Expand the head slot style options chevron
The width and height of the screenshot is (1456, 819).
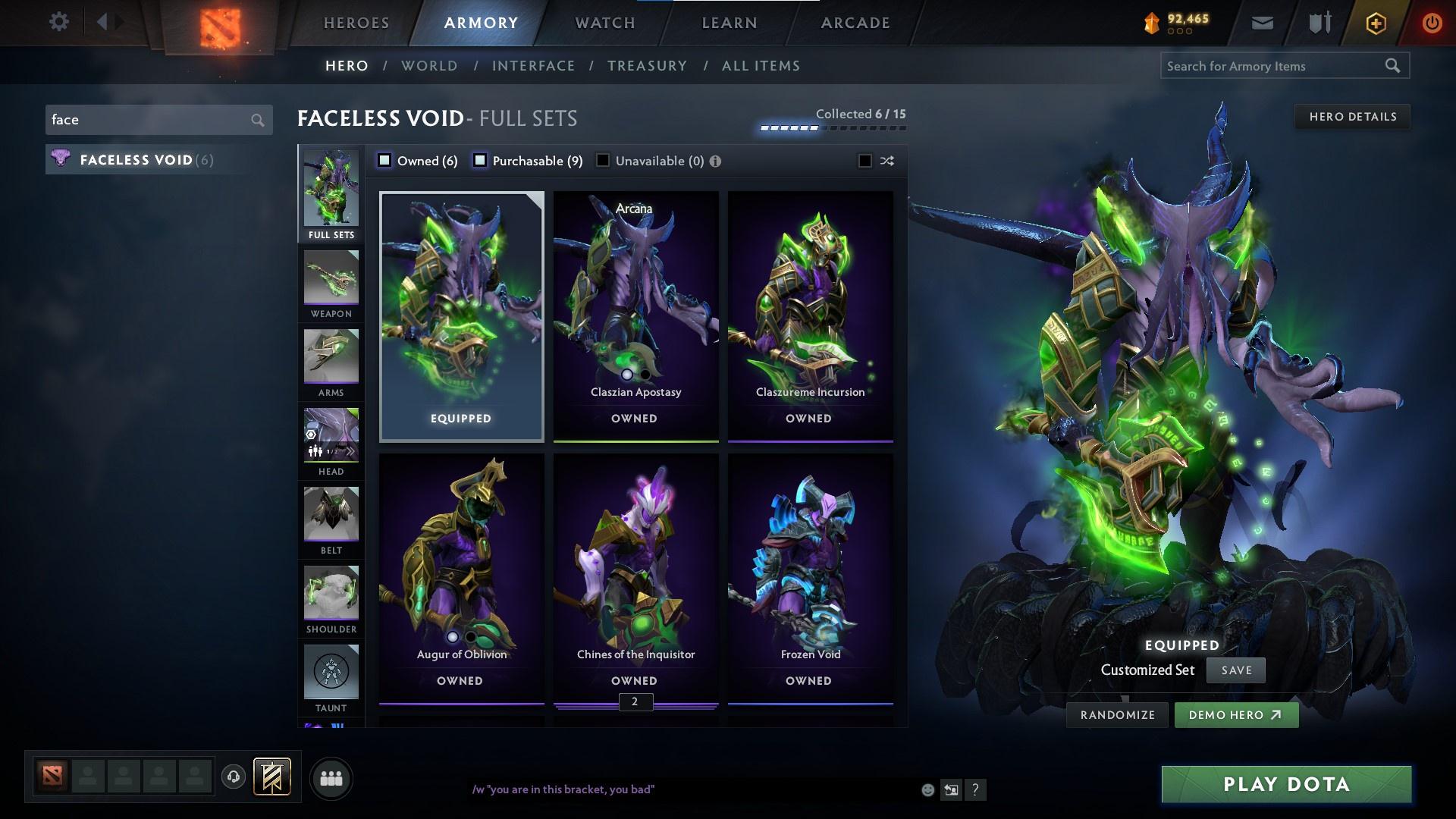352,450
